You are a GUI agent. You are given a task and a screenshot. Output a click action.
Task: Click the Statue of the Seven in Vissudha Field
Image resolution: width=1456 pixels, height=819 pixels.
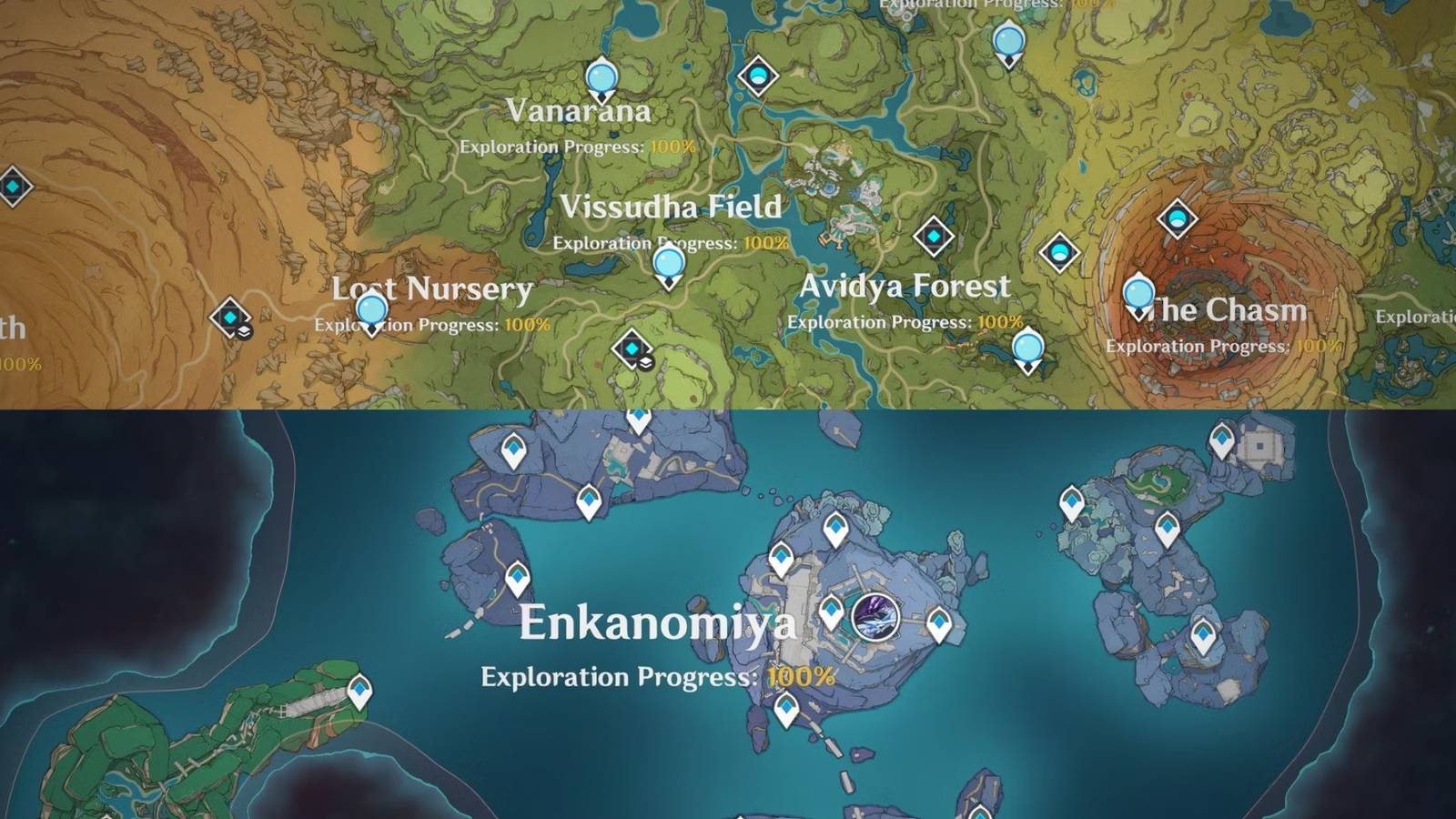point(671,264)
